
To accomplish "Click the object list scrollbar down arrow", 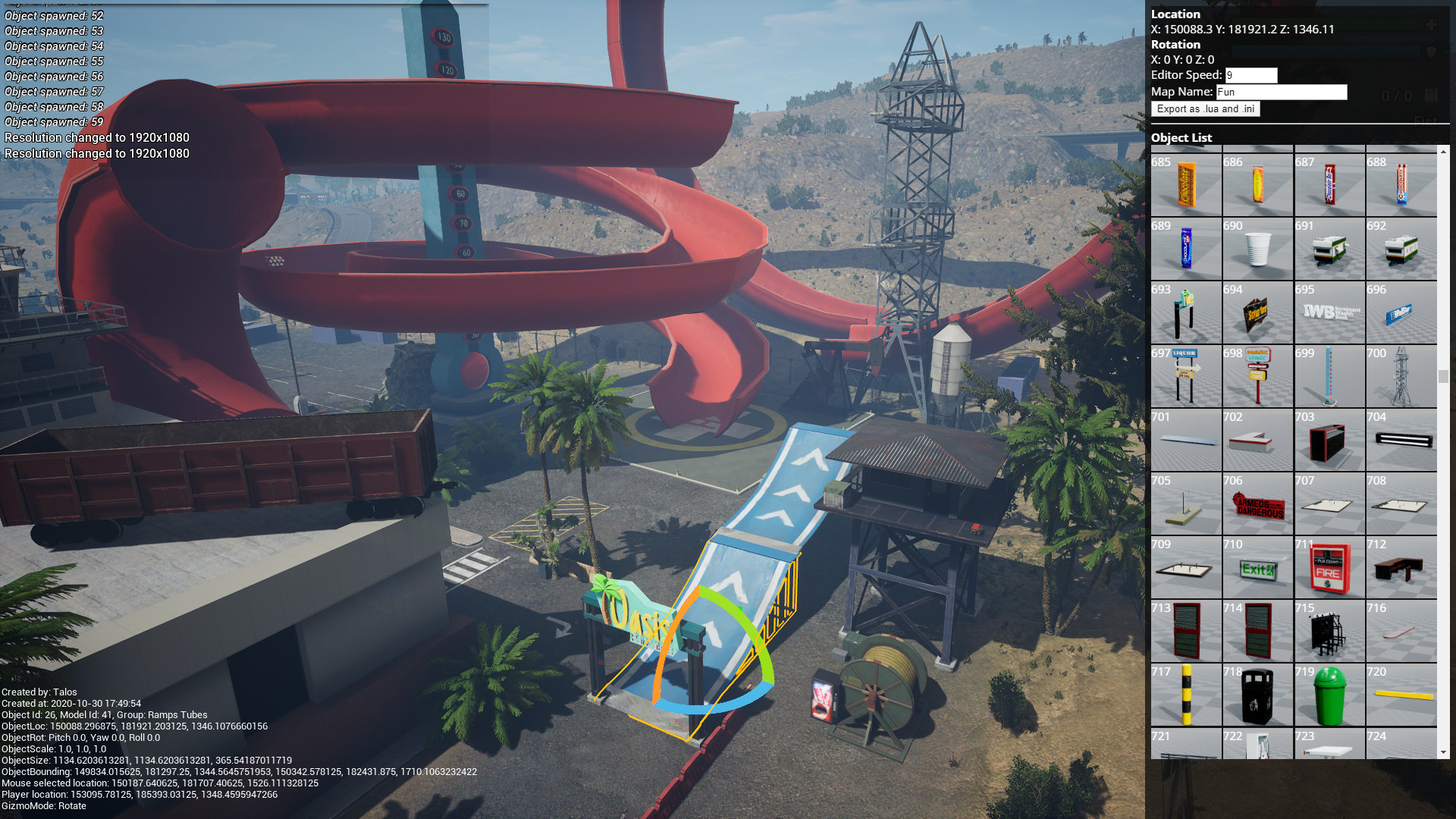I will [1443, 752].
